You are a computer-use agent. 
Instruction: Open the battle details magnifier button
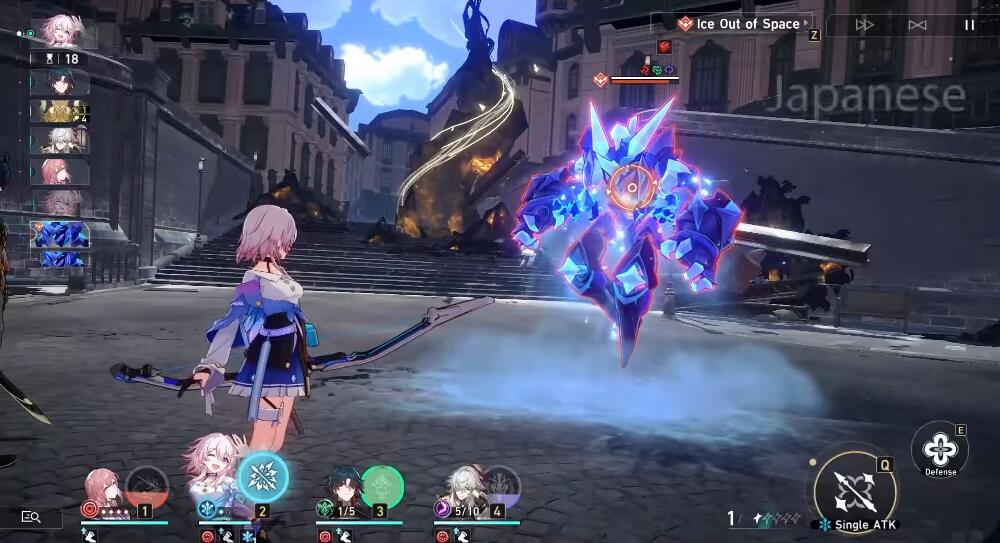[31, 516]
